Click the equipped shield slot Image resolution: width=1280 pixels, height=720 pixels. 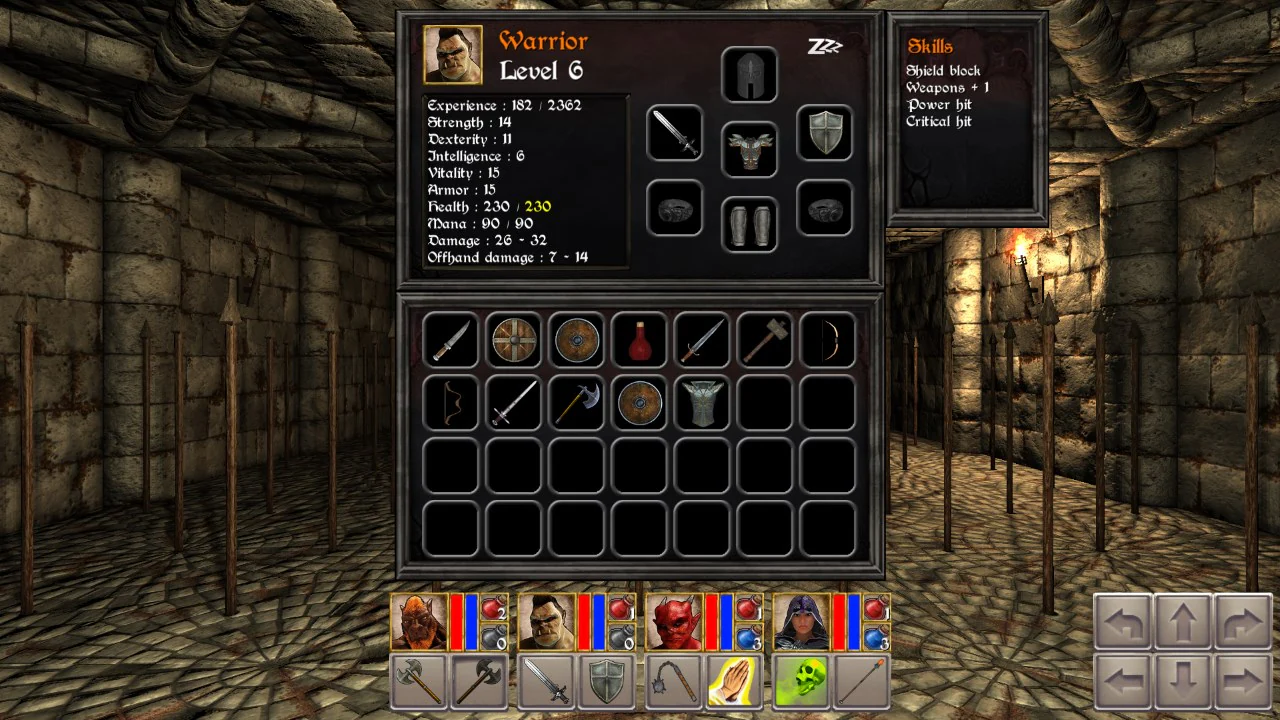click(x=824, y=134)
